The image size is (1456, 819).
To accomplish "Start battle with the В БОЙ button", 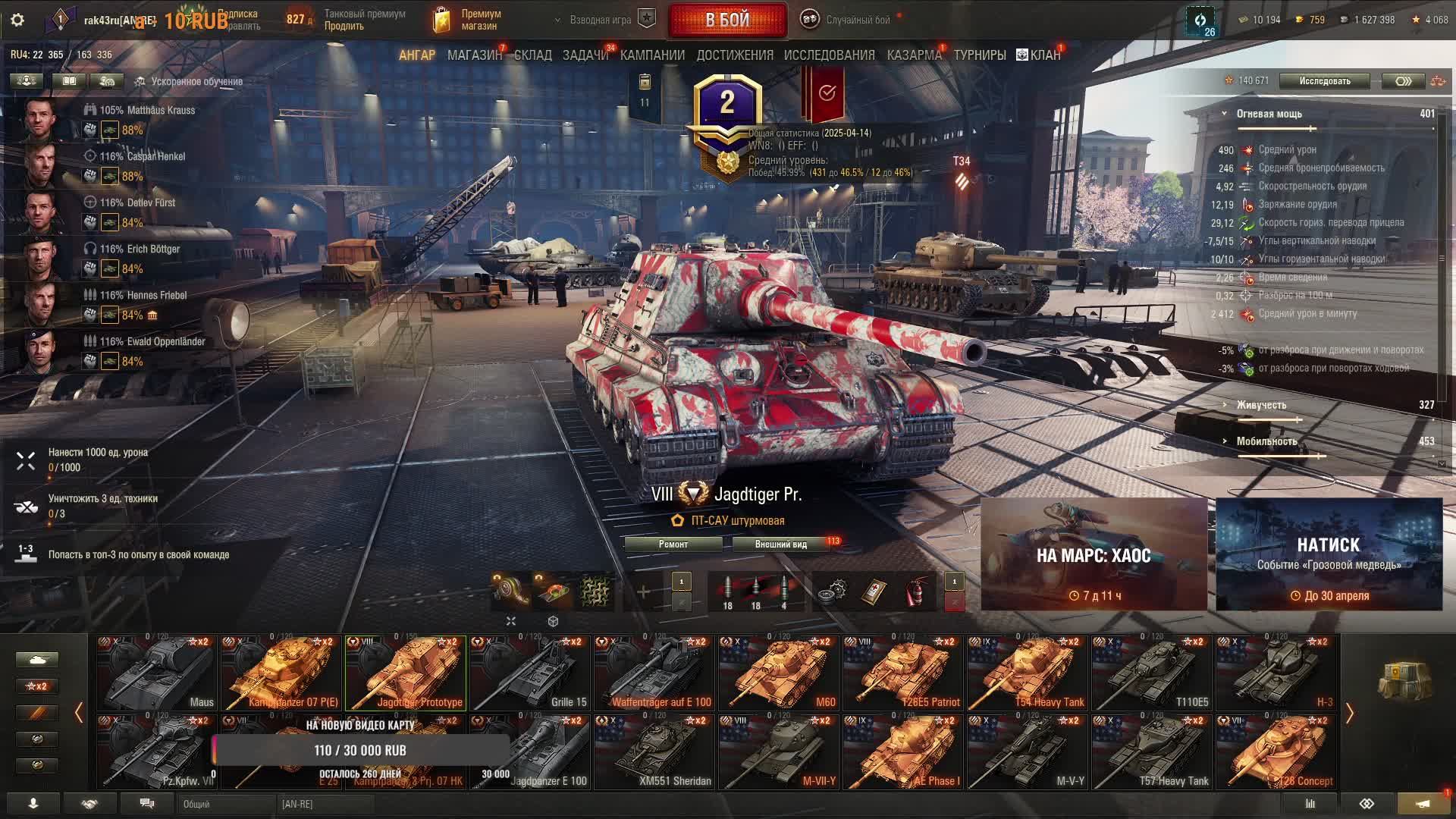I will [727, 20].
